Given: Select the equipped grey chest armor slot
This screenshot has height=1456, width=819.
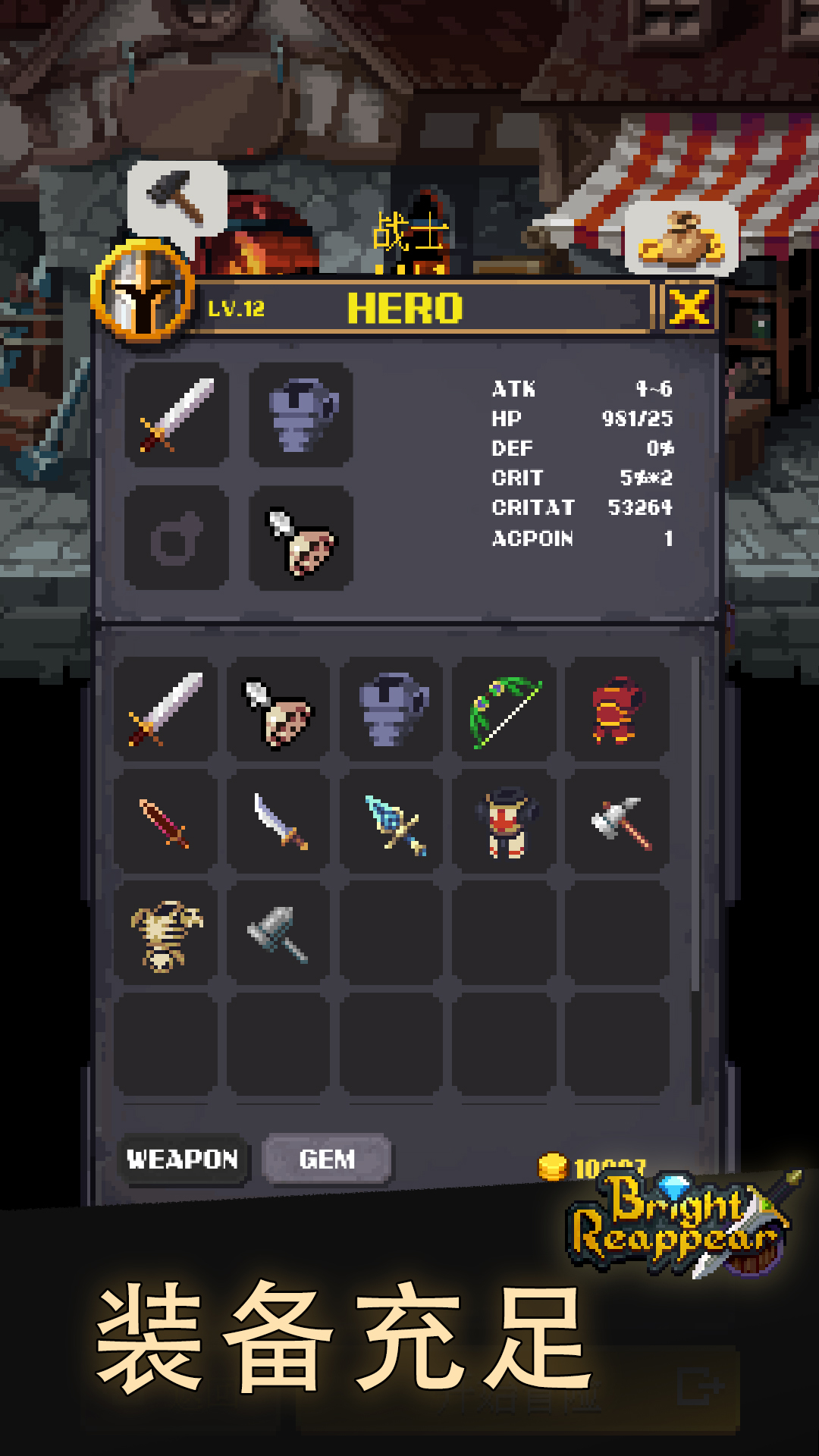Looking at the screenshot, I should coord(301,414).
